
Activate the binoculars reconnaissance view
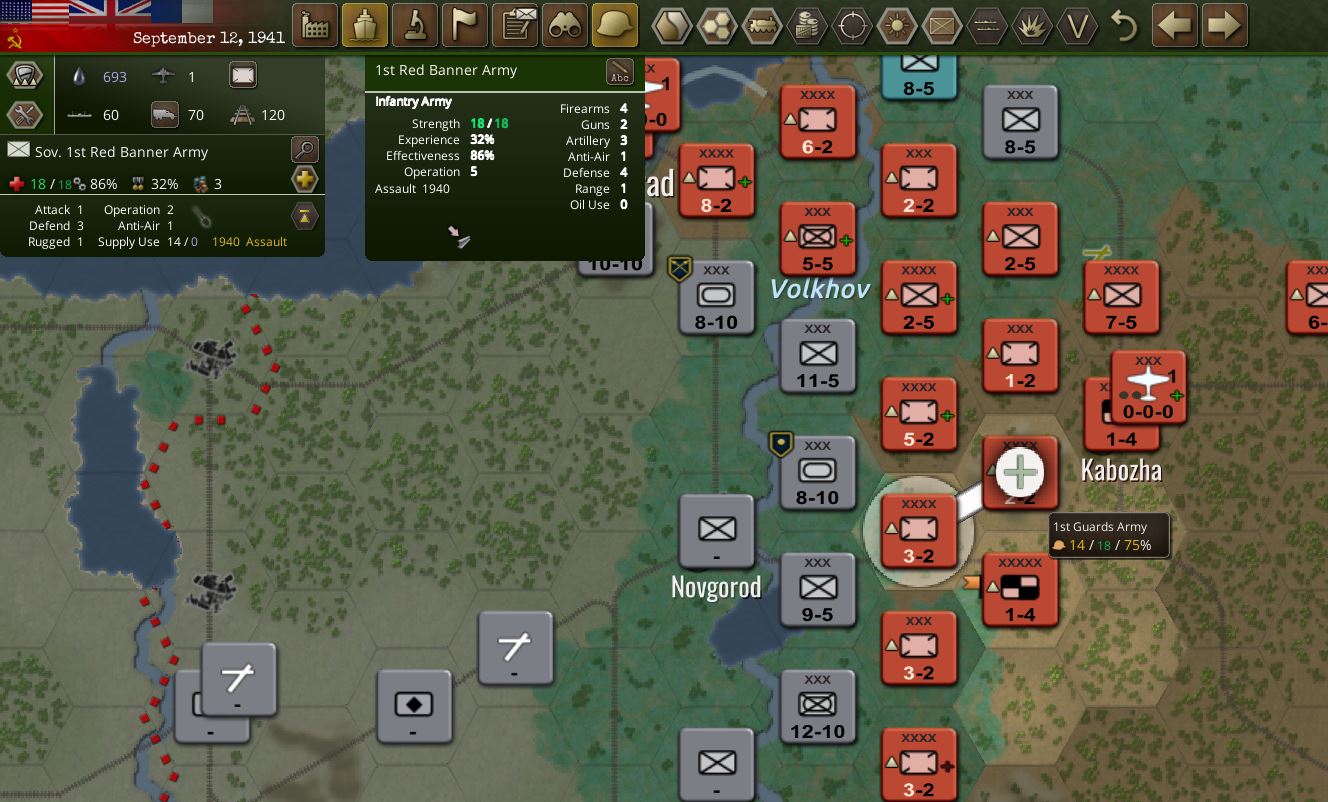[565, 24]
